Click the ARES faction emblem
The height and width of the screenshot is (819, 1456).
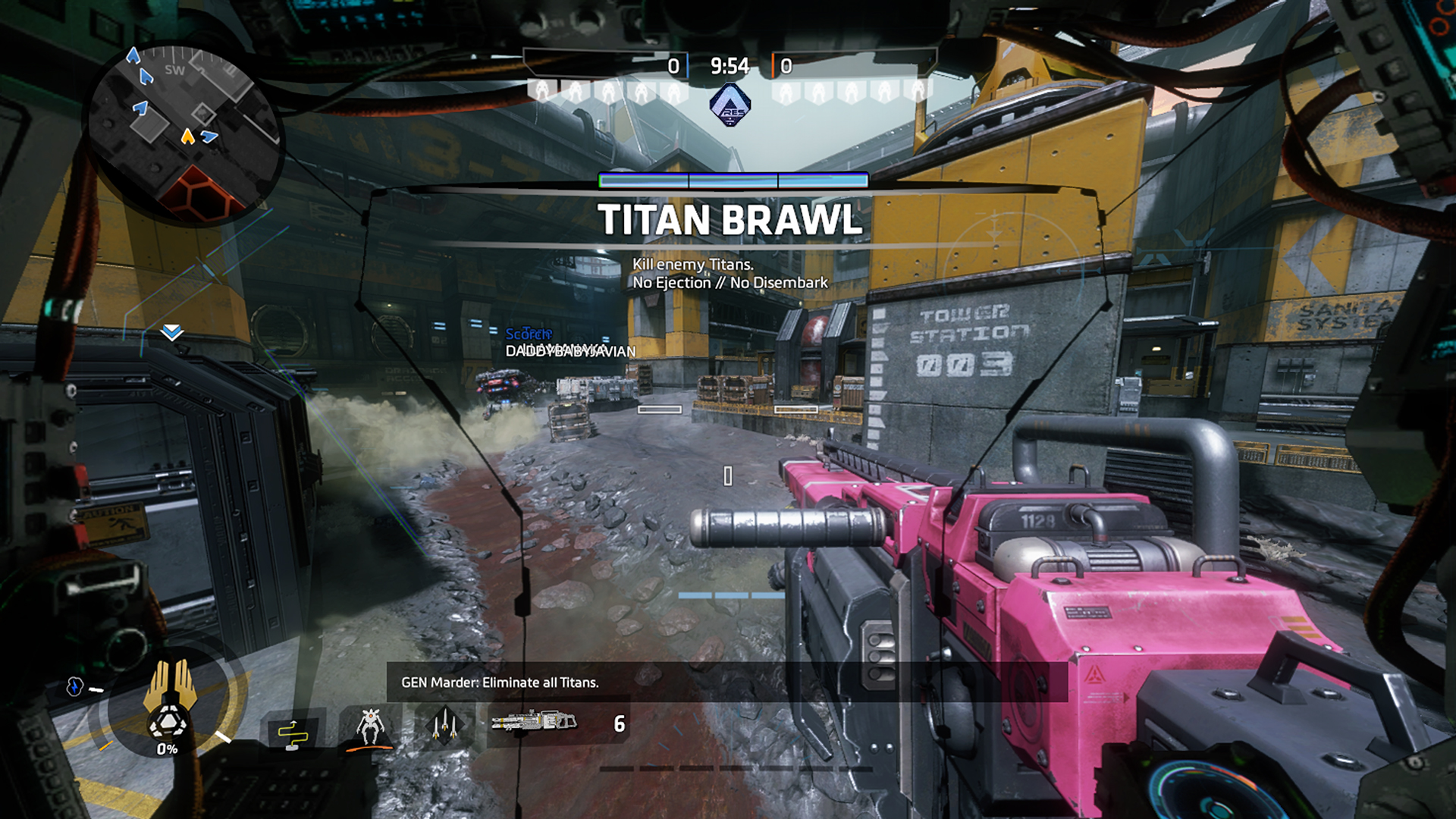point(730,105)
